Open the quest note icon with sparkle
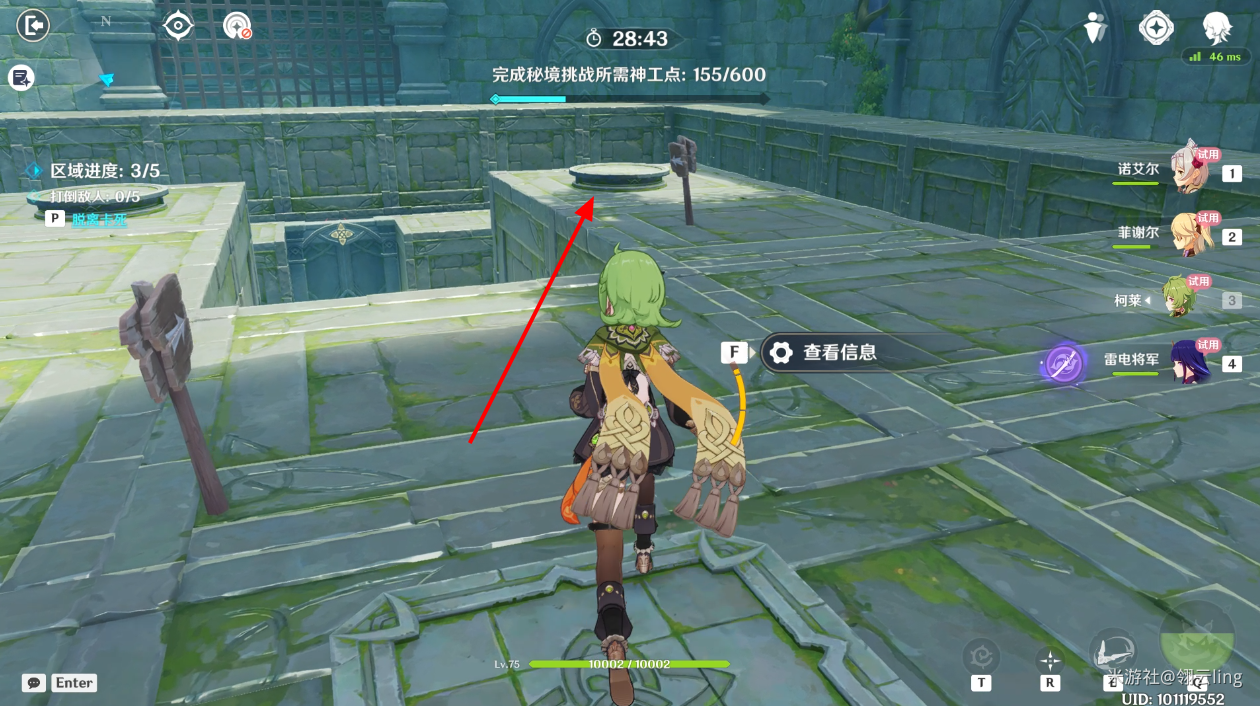 click(21, 77)
